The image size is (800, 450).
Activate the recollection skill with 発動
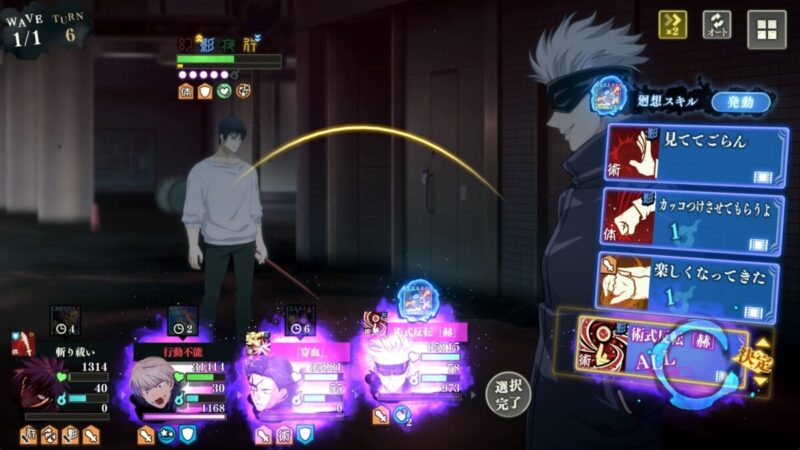[x=741, y=102]
